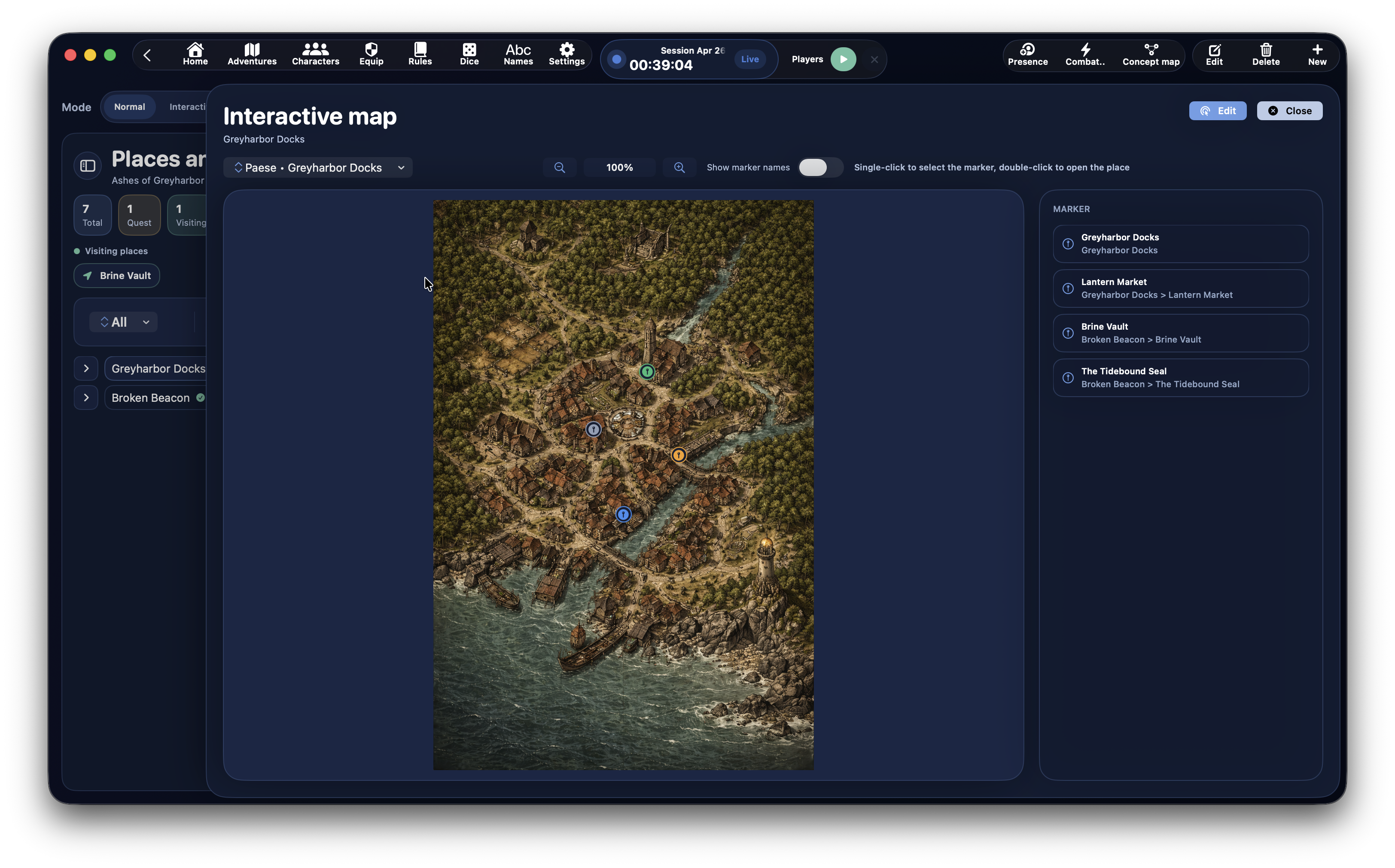
Task: Enable Show marker names
Action: tap(820, 167)
